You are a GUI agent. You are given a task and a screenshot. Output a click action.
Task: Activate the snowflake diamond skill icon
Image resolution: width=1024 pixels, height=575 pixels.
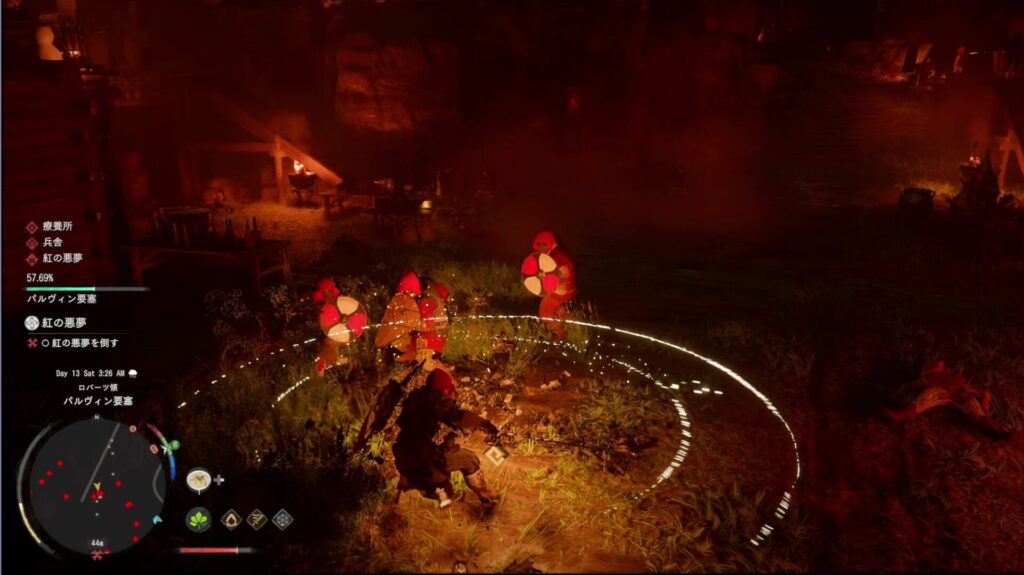(283, 519)
